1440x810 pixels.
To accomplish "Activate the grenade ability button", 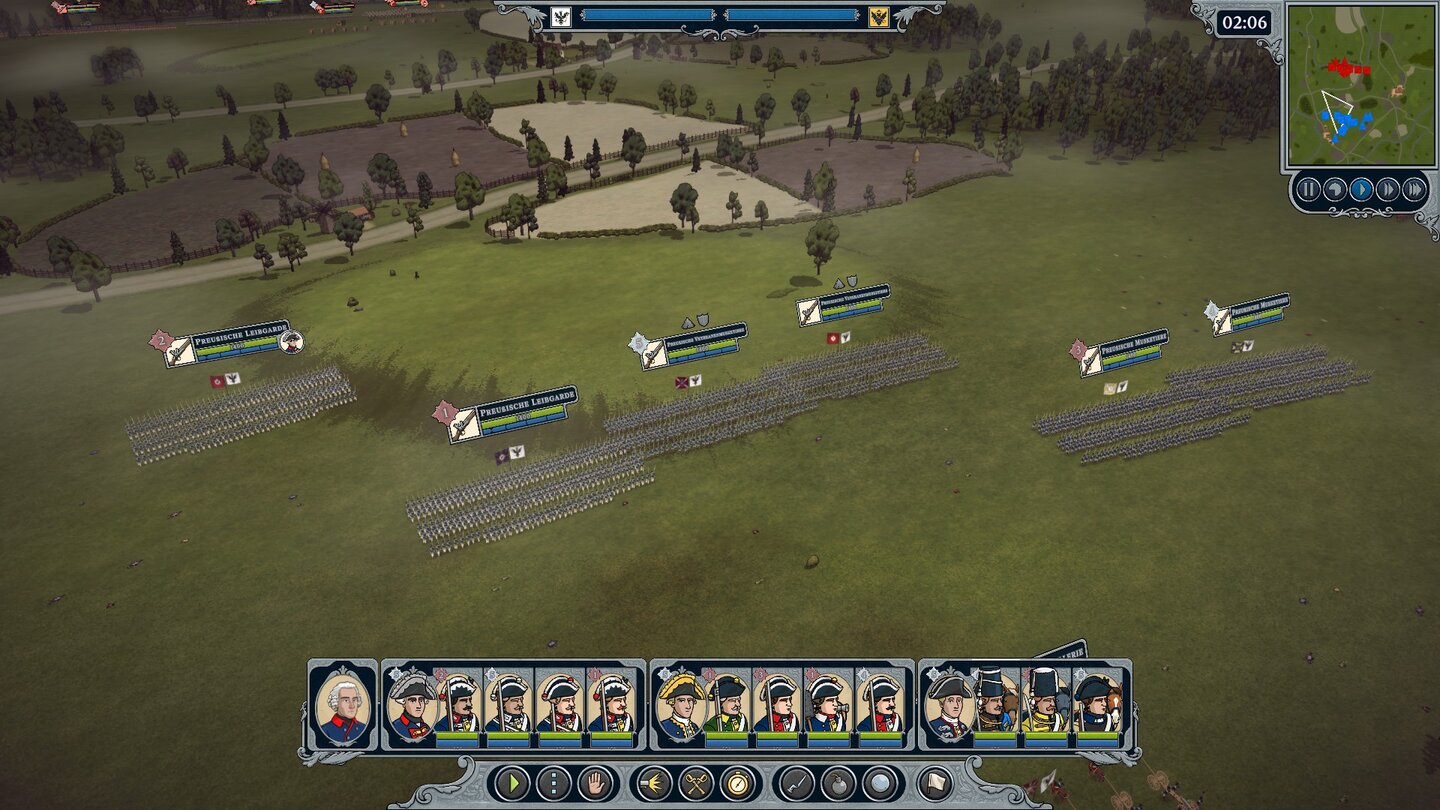I will [838, 783].
